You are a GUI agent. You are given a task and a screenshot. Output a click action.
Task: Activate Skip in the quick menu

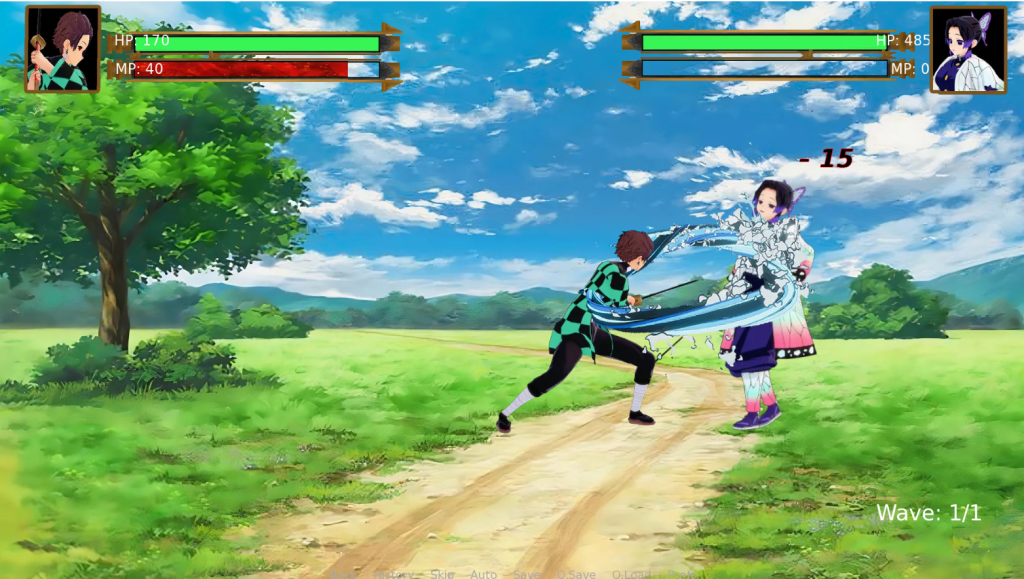[x=440, y=574]
